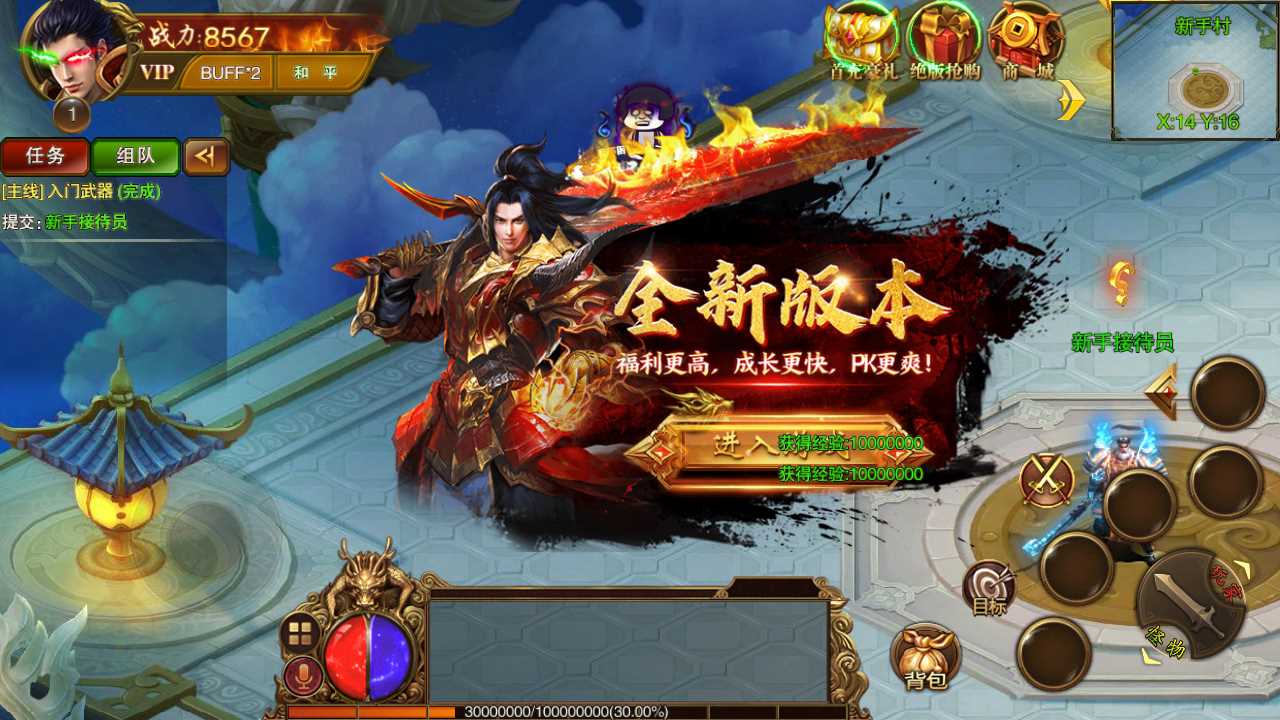Switch to the 组队 team tab

(x=137, y=157)
